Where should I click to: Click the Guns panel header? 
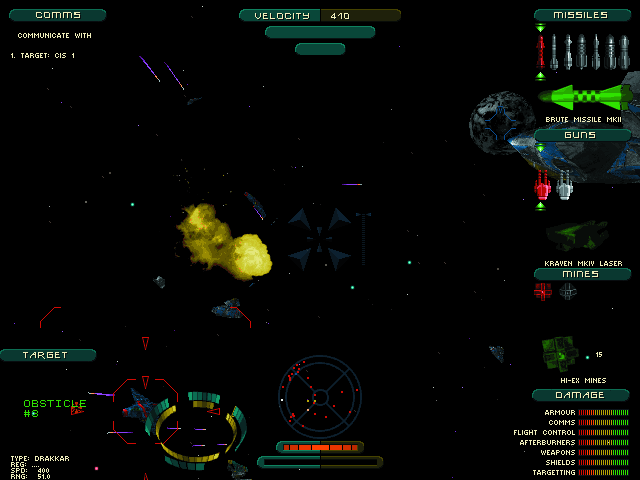[x=583, y=135]
